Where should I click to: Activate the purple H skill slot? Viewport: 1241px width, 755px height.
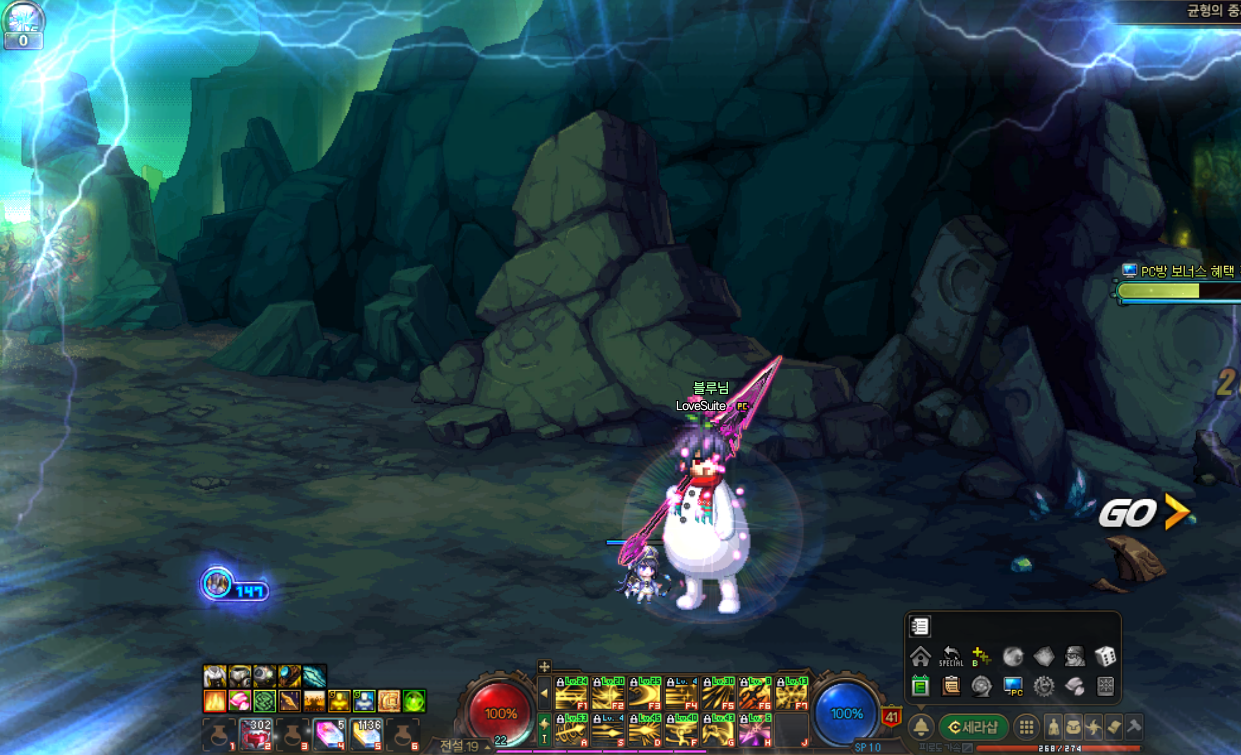(755, 730)
